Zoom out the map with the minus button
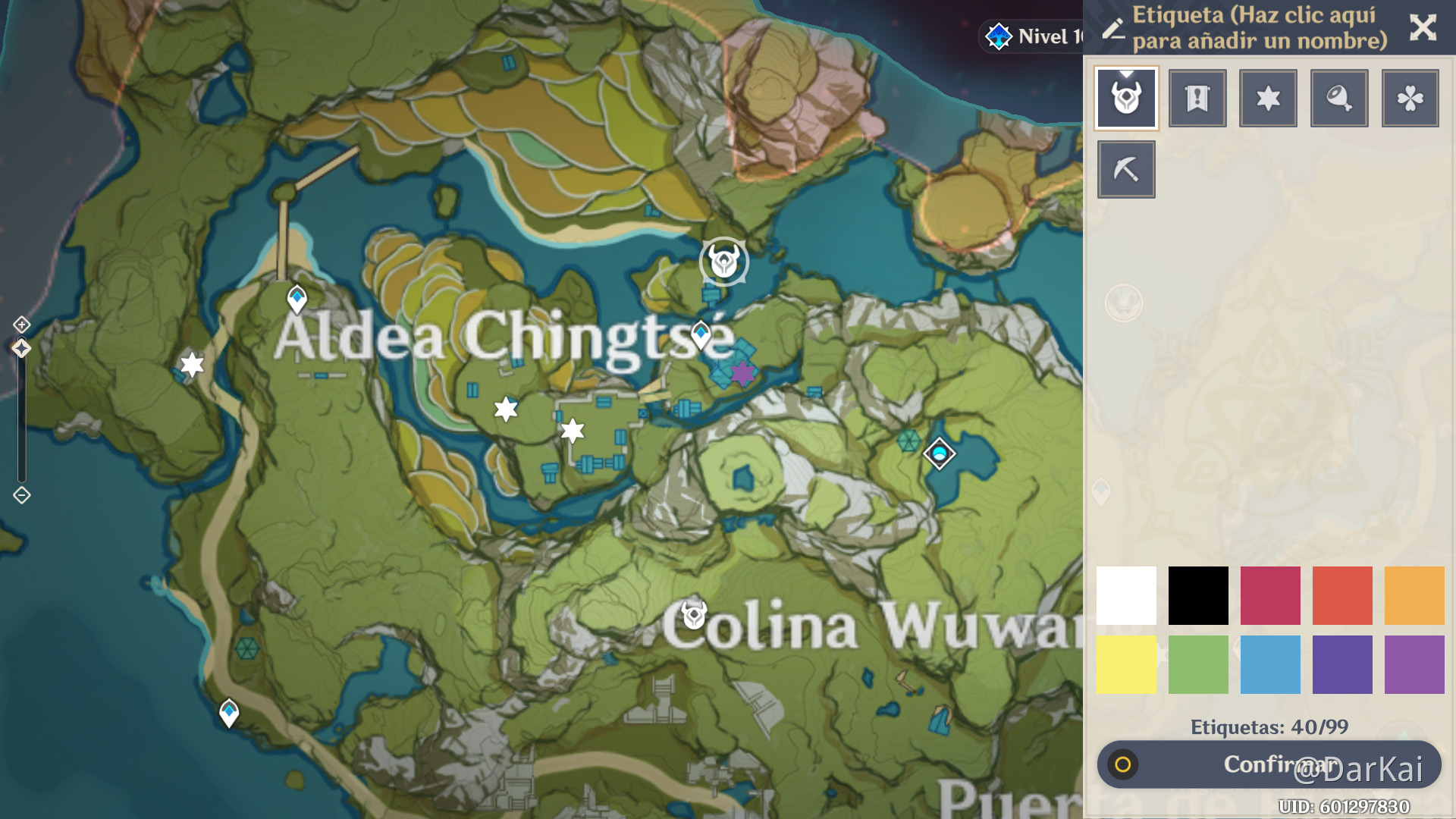 tap(21, 495)
